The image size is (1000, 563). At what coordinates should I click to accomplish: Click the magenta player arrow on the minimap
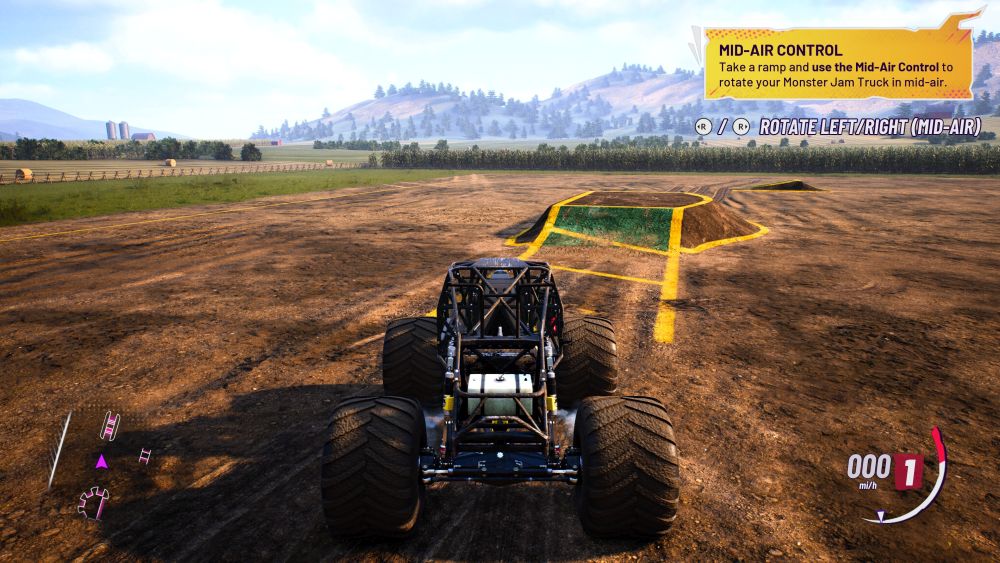click(x=101, y=461)
